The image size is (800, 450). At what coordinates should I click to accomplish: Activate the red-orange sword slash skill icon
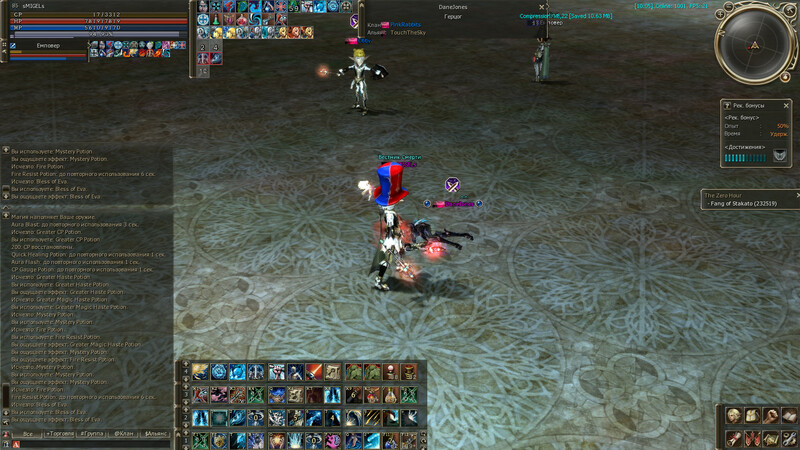pos(314,372)
